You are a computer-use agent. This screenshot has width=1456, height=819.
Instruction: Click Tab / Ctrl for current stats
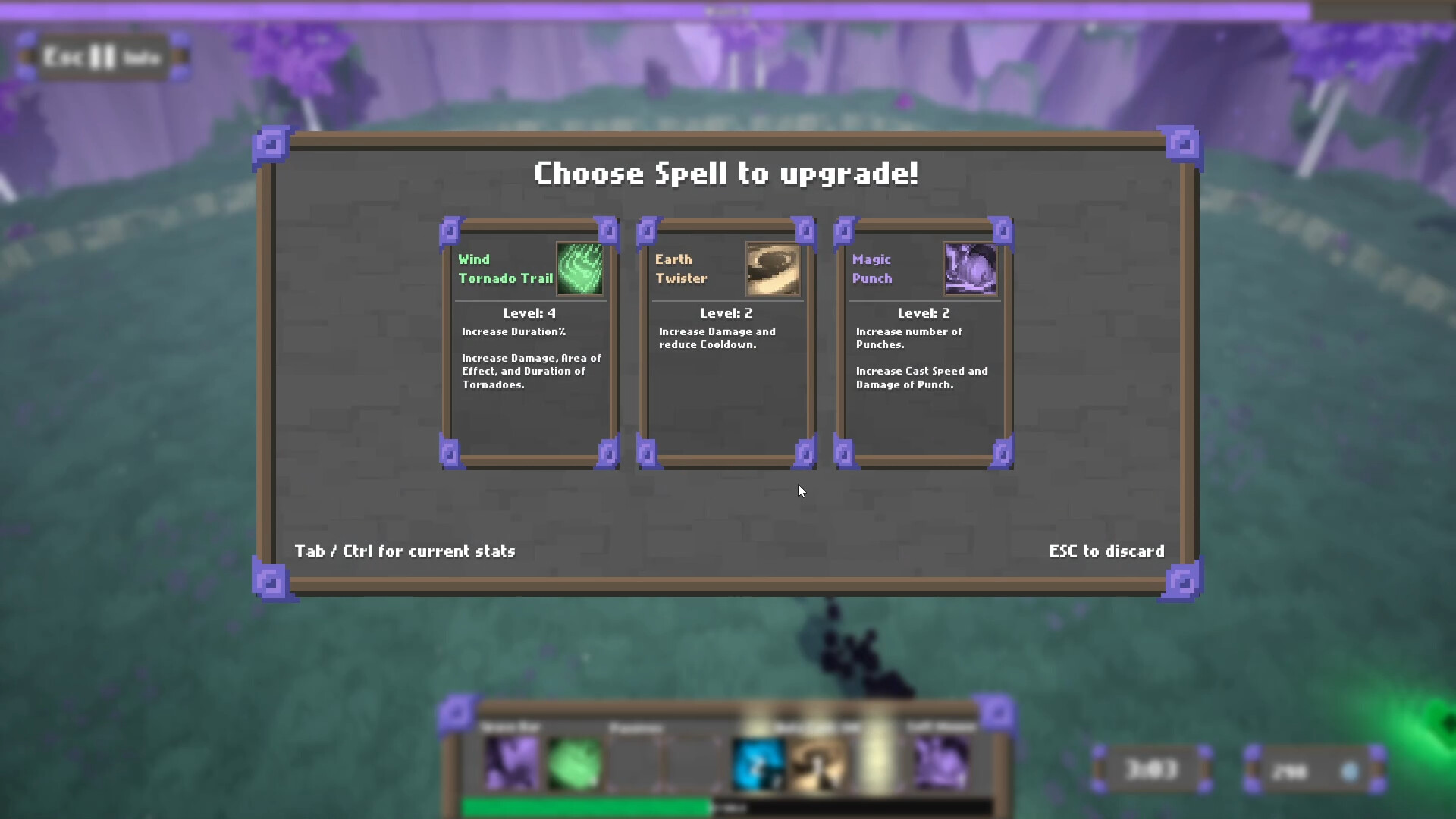(x=405, y=551)
